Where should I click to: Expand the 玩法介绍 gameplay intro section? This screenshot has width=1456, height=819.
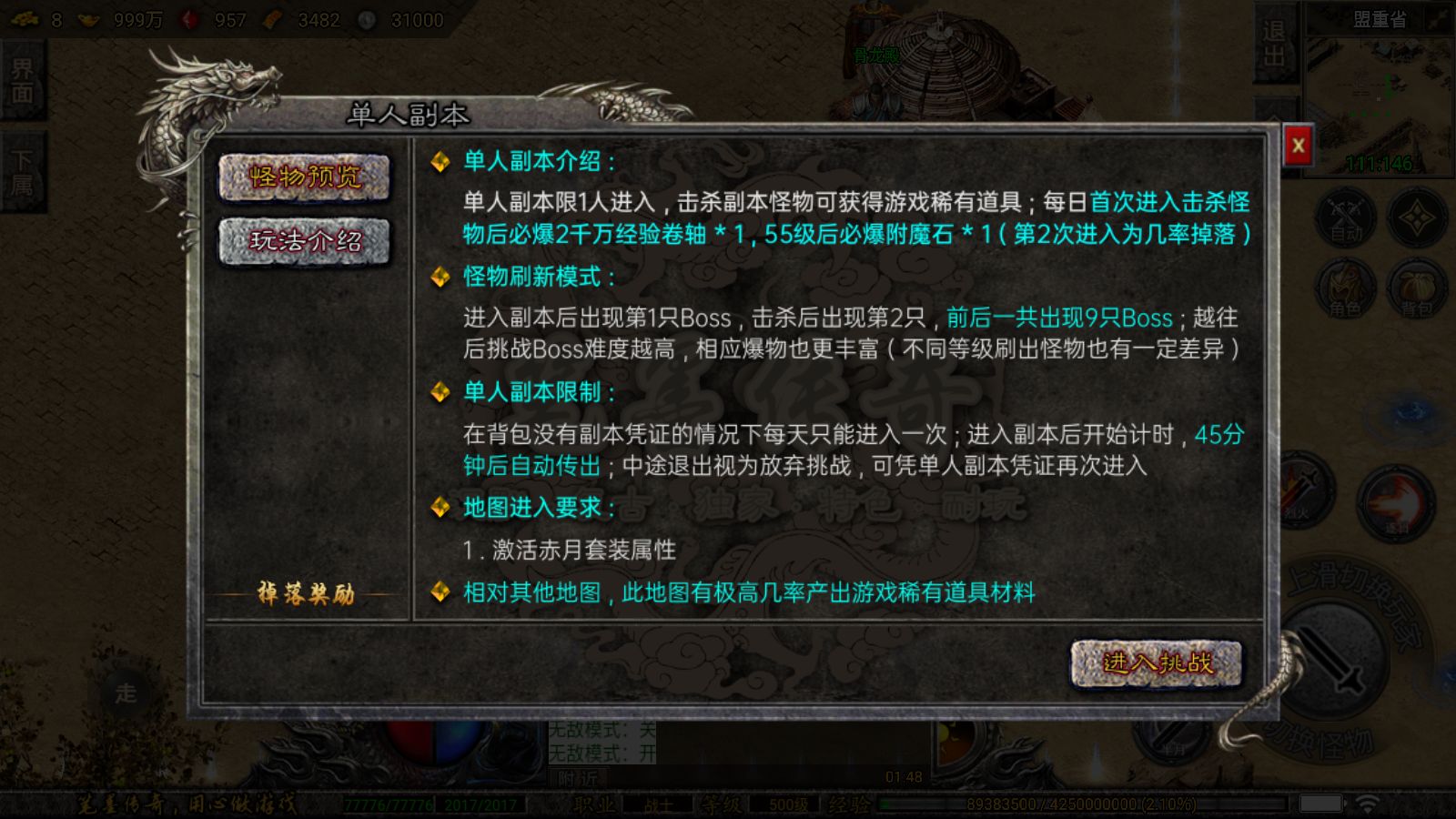coord(305,242)
